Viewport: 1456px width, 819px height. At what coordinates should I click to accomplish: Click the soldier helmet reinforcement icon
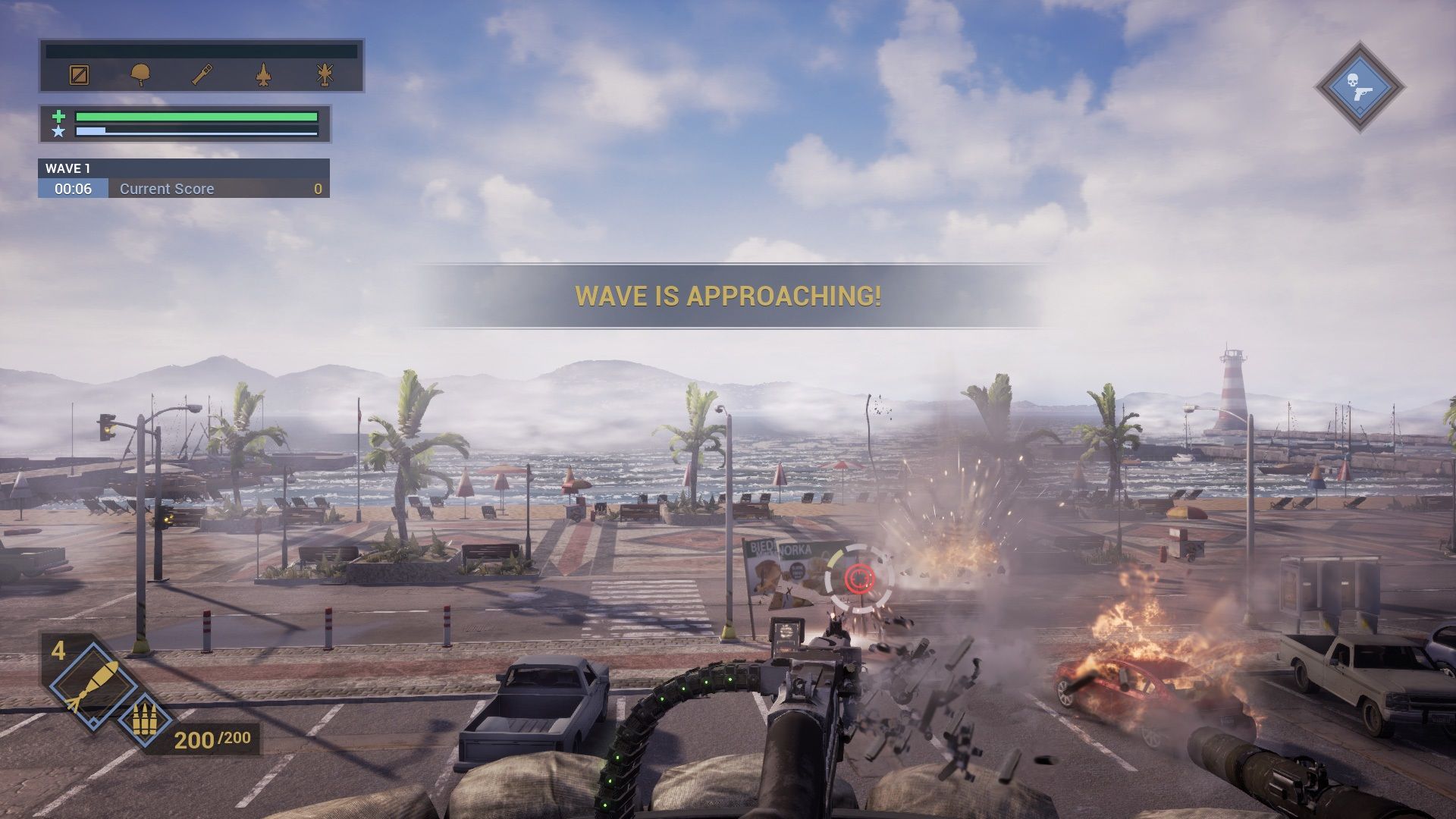(140, 76)
